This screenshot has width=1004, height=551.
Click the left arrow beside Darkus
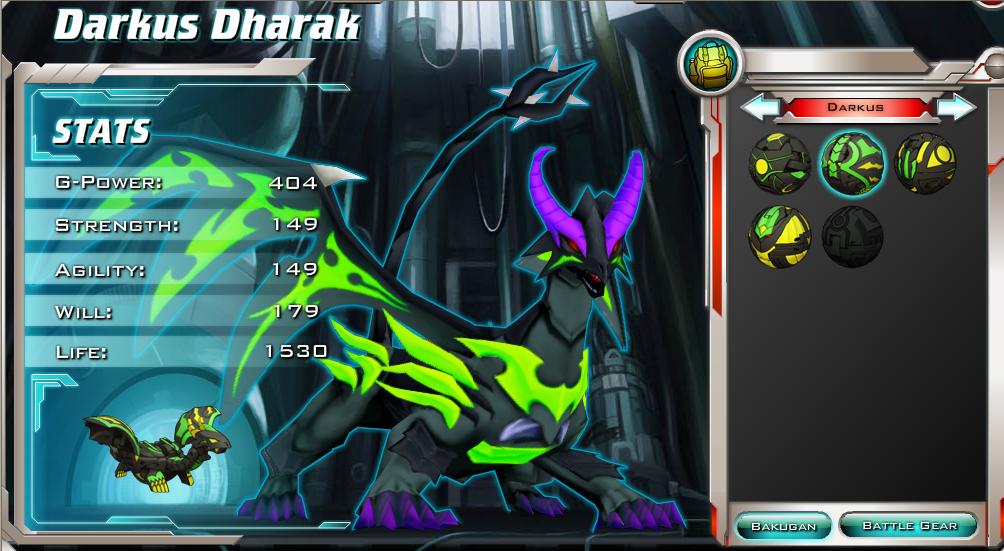pyautogui.click(x=760, y=106)
